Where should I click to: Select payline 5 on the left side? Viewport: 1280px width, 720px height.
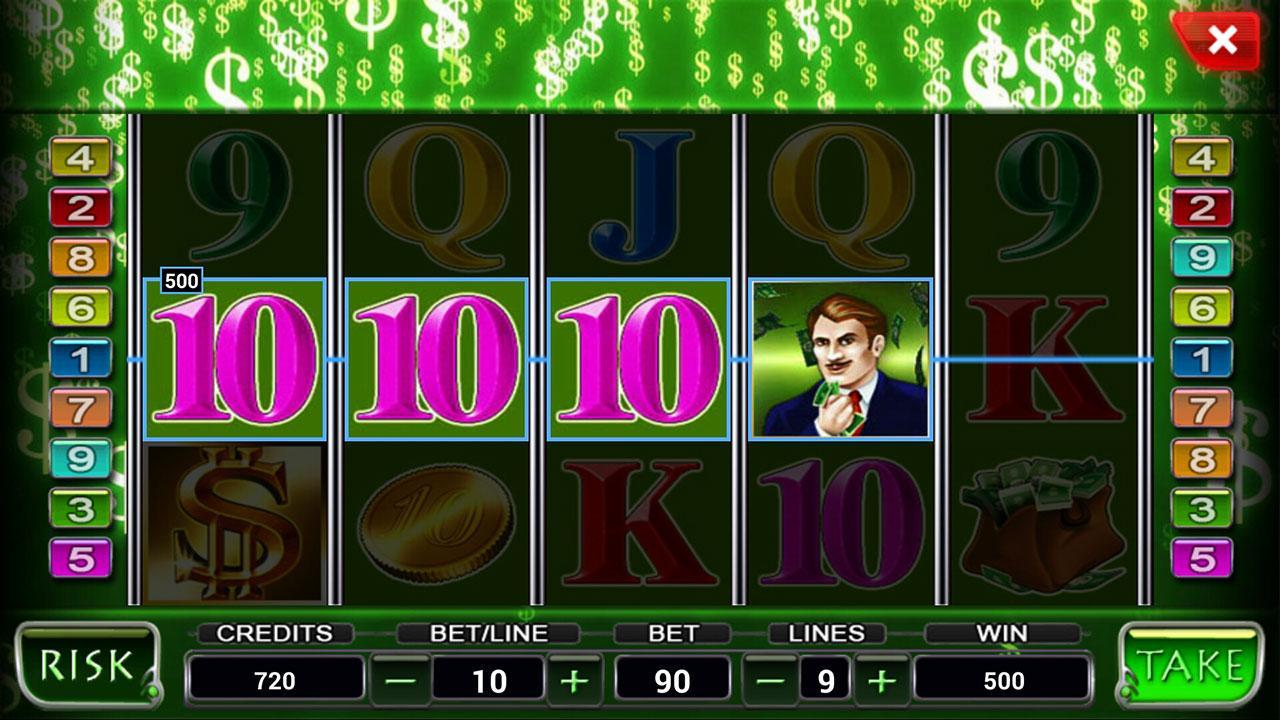(x=78, y=556)
